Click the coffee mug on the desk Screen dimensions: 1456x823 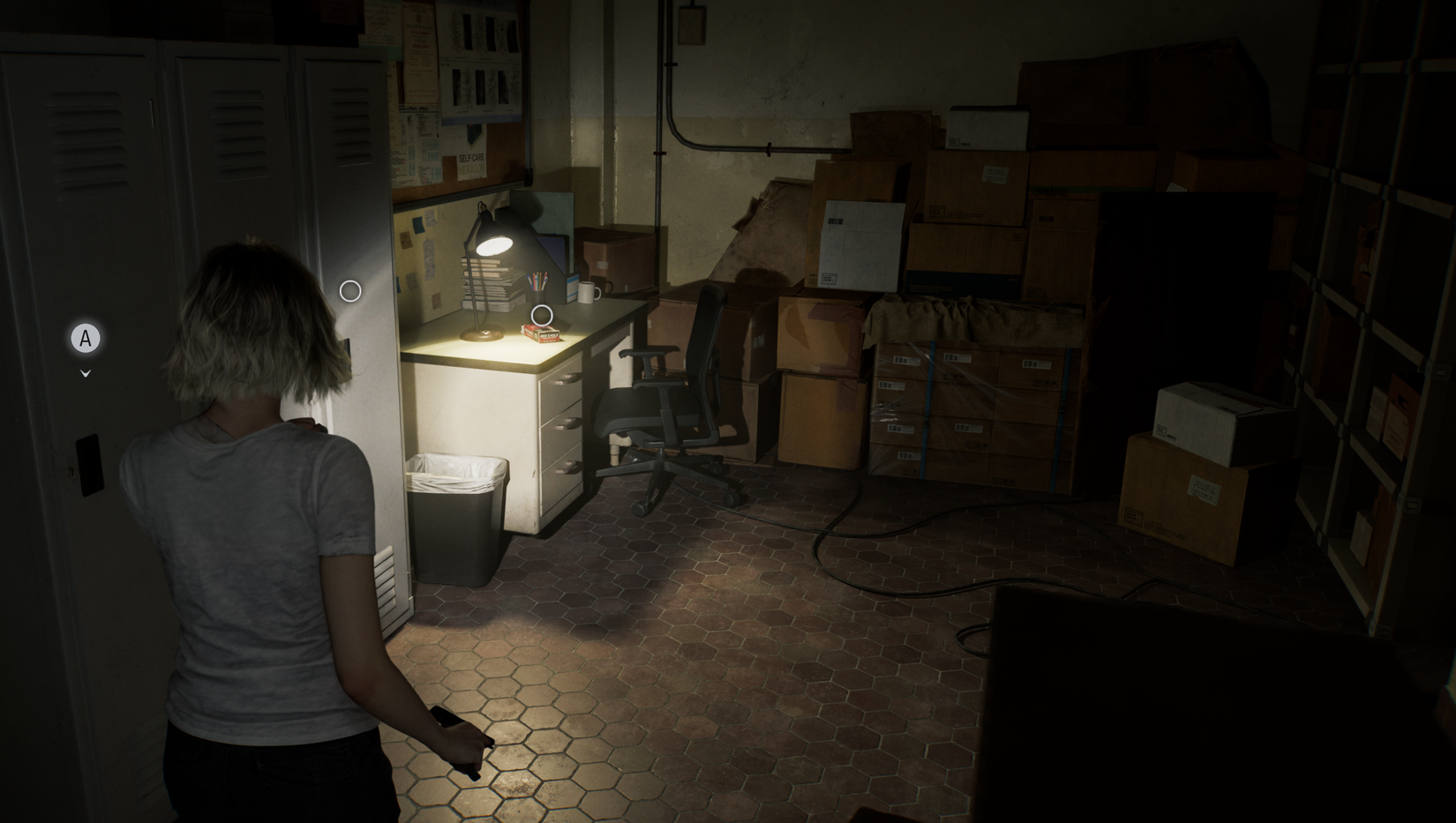pyautogui.click(x=587, y=293)
